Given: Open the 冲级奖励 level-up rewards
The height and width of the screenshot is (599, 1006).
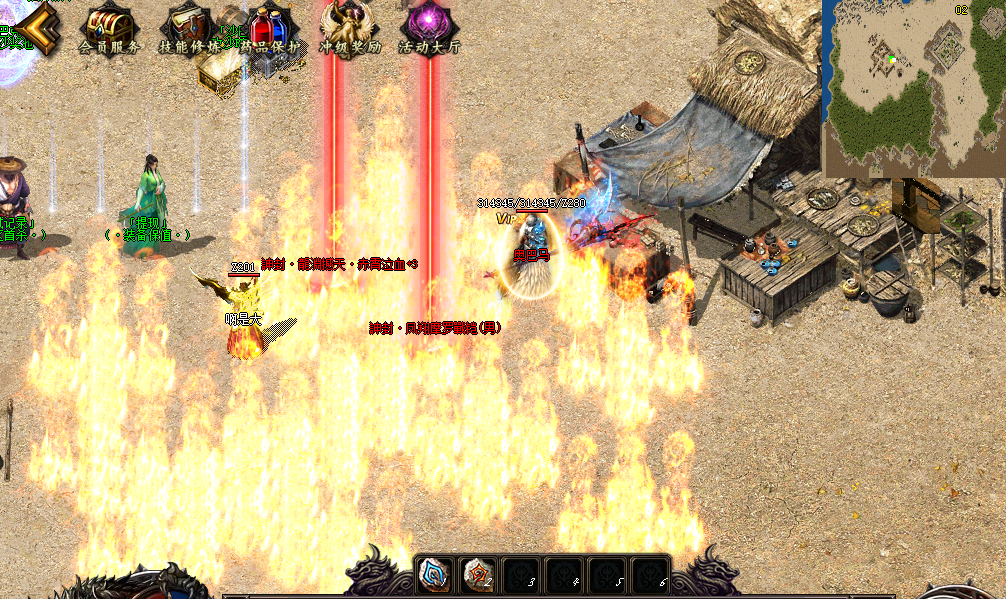Looking at the screenshot, I should pyautogui.click(x=349, y=25).
